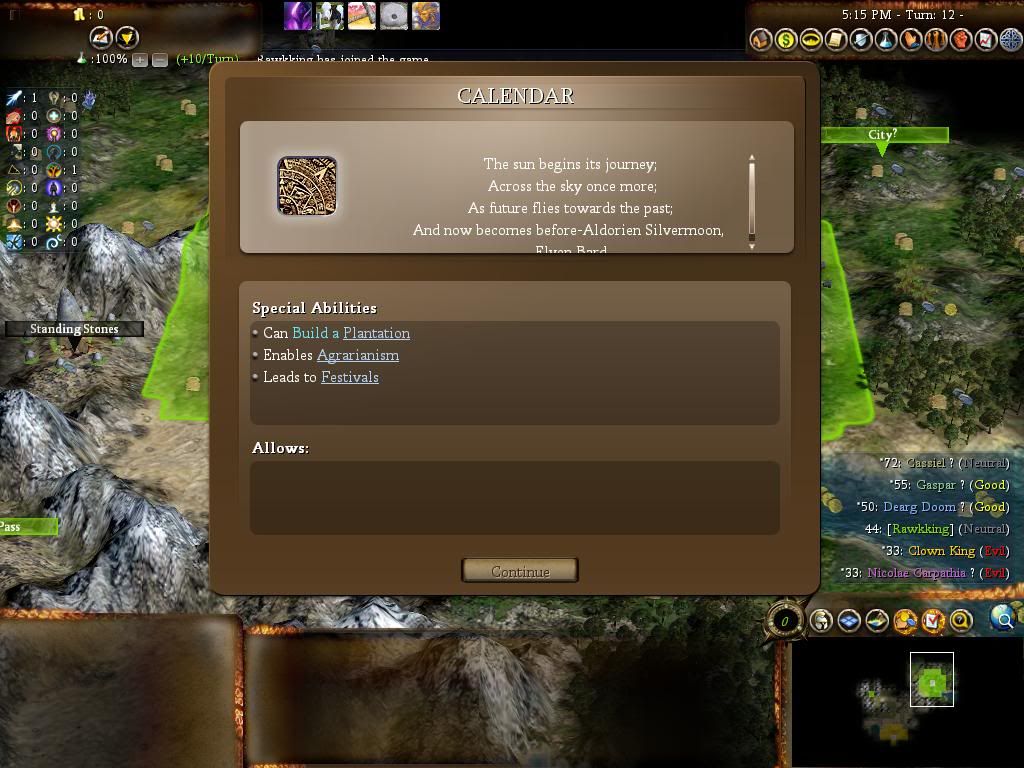Increase research rate with plus button
The image size is (1024, 768).
(140, 60)
